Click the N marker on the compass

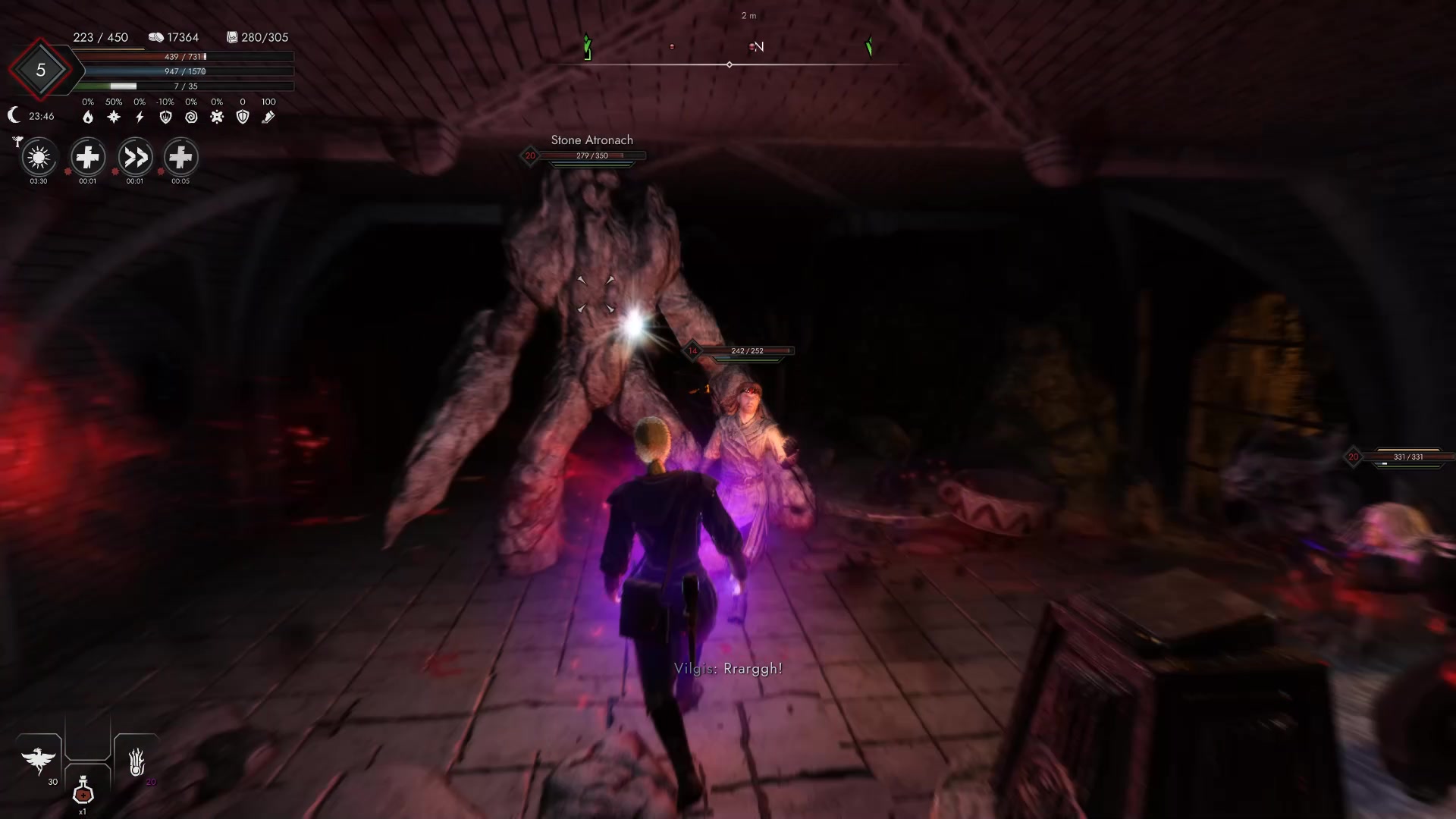758,46
